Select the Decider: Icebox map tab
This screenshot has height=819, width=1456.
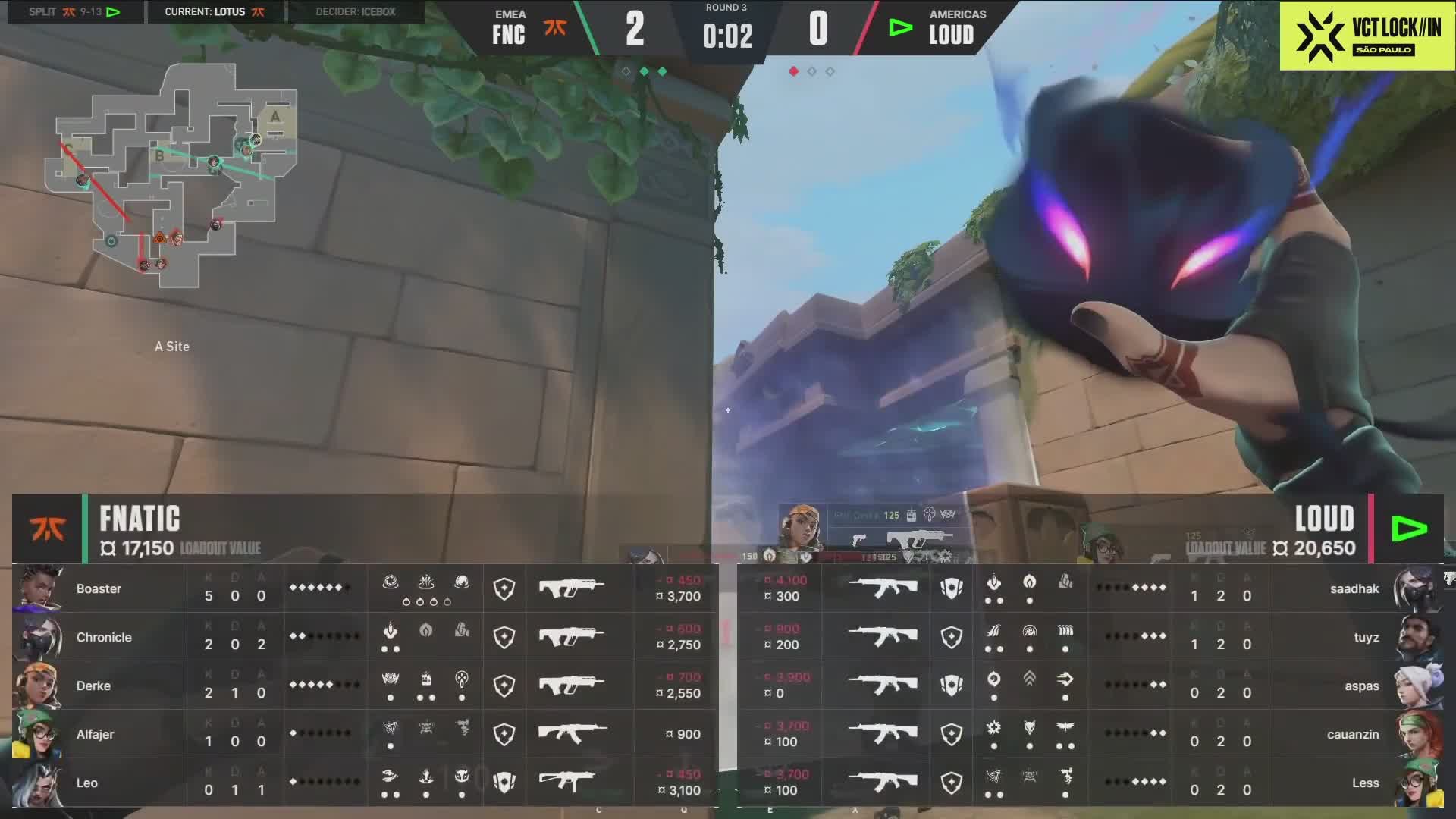355,12
